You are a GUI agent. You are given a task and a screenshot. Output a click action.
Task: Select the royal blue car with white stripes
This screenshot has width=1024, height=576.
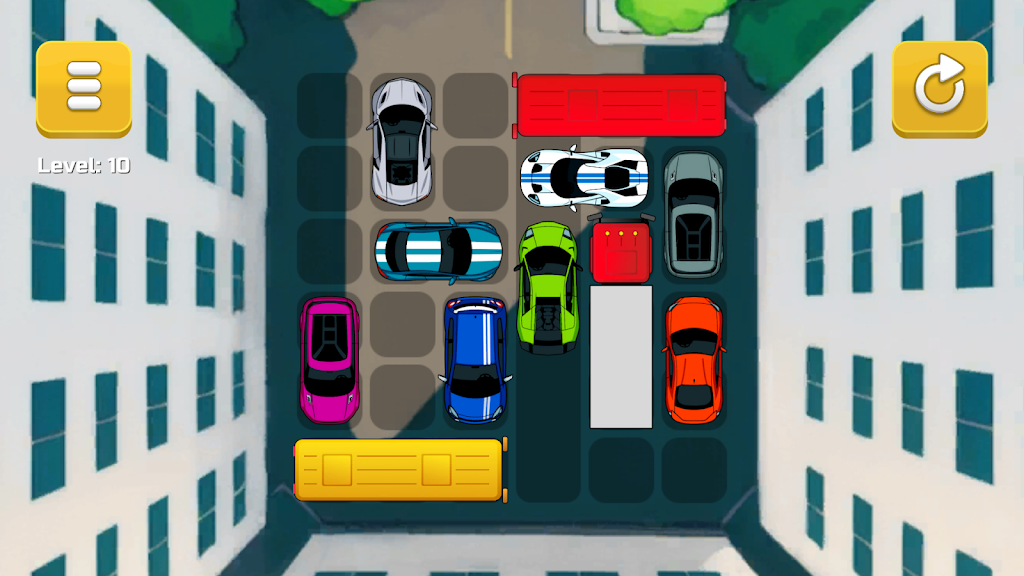coord(475,358)
